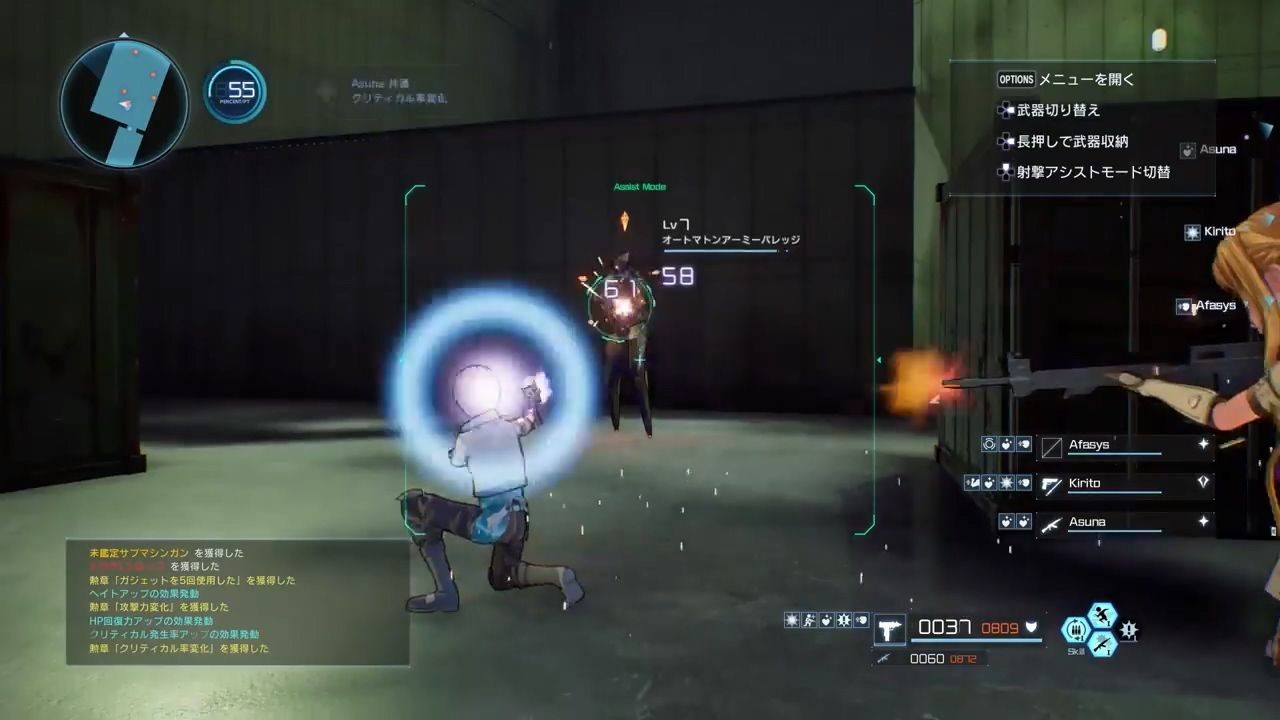
Task: Click Kirito's handgun and sword weapon icon
Action: click(1051, 485)
